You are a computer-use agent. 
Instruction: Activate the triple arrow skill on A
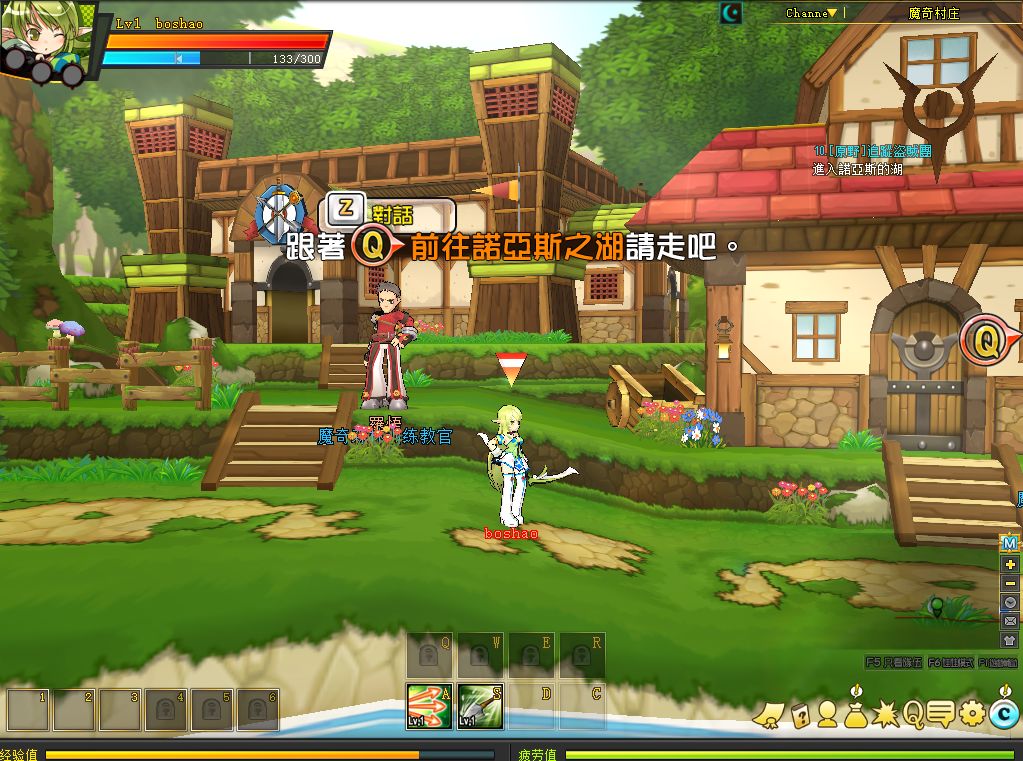coord(429,705)
